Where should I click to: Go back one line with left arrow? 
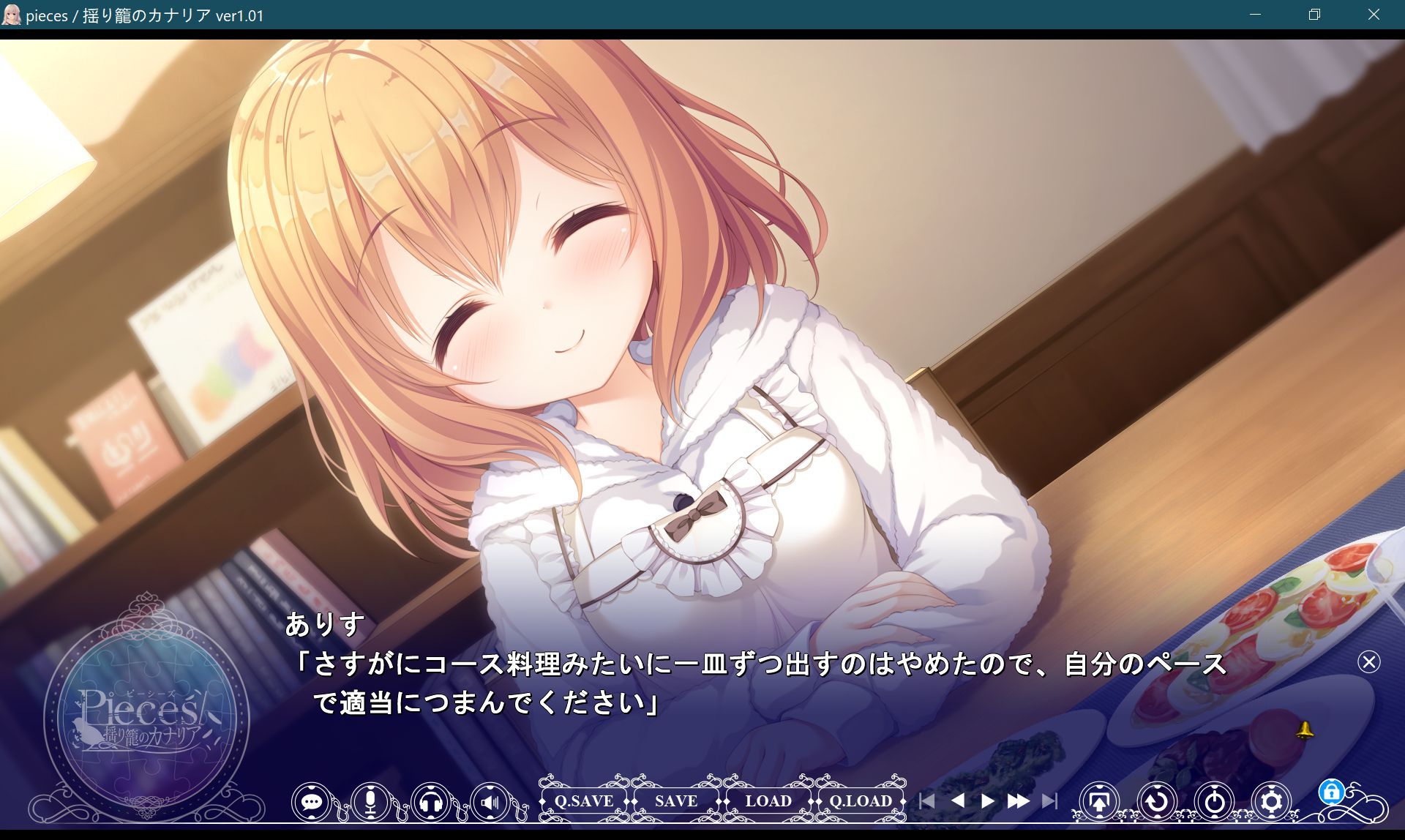[x=959, y=801]
